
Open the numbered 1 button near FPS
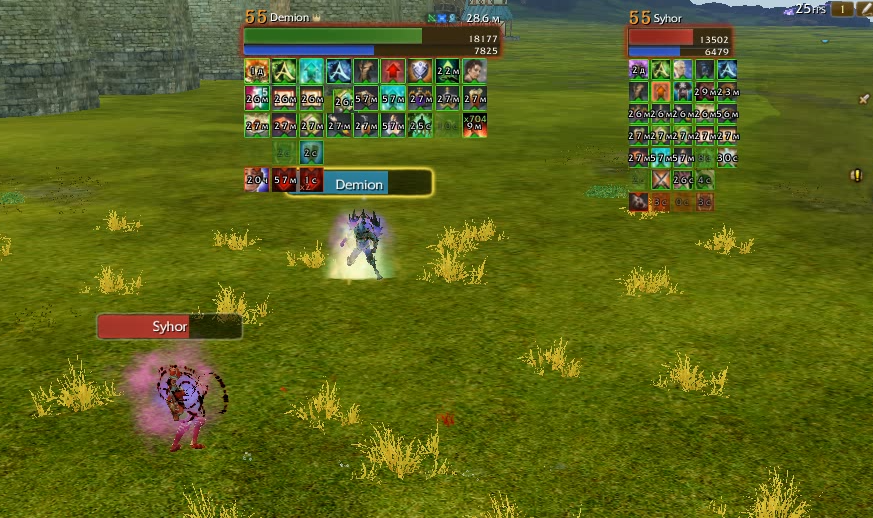[x=841, y=9]
